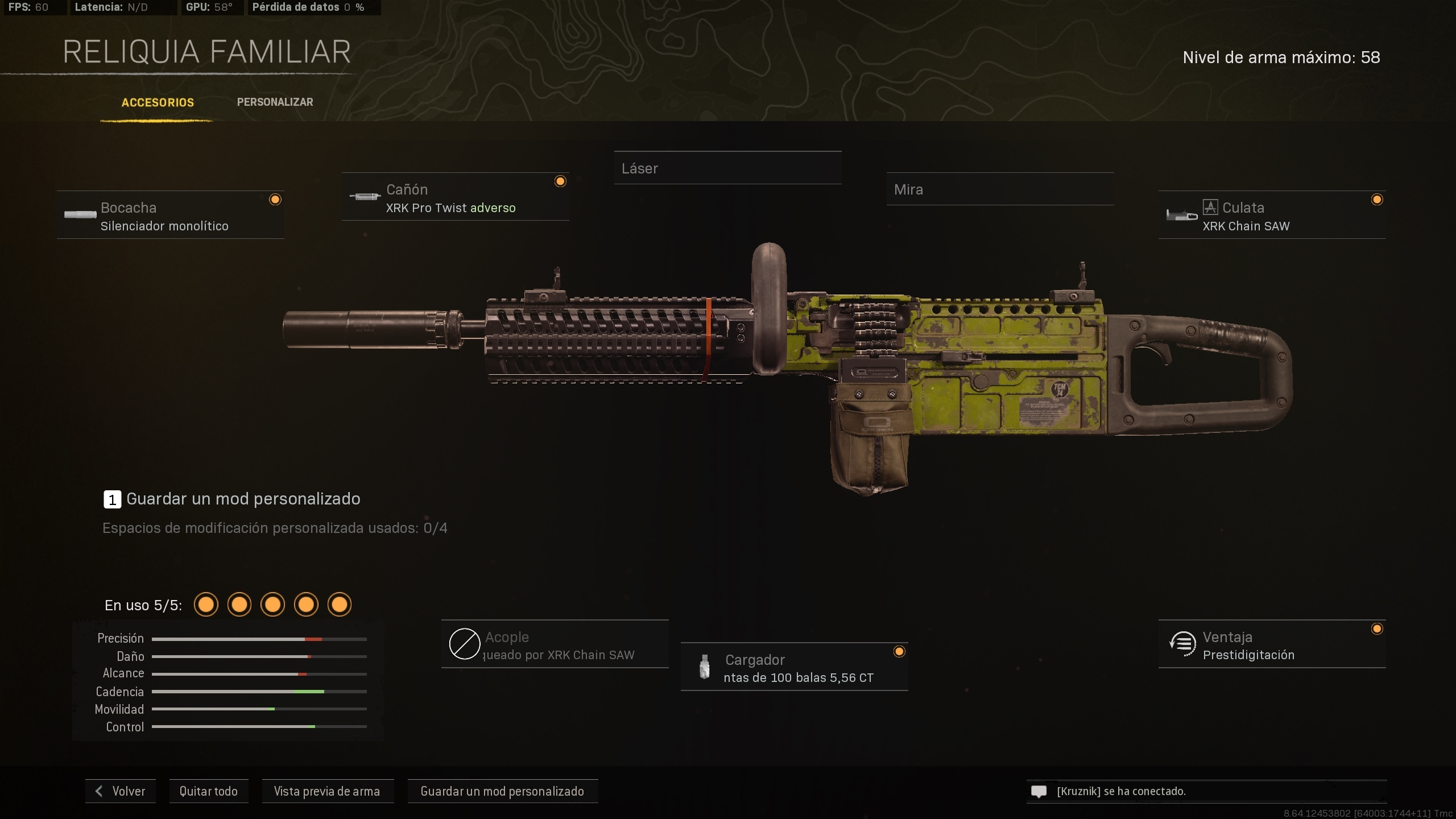Click Guardar un mod personalizado

point(502,791)
